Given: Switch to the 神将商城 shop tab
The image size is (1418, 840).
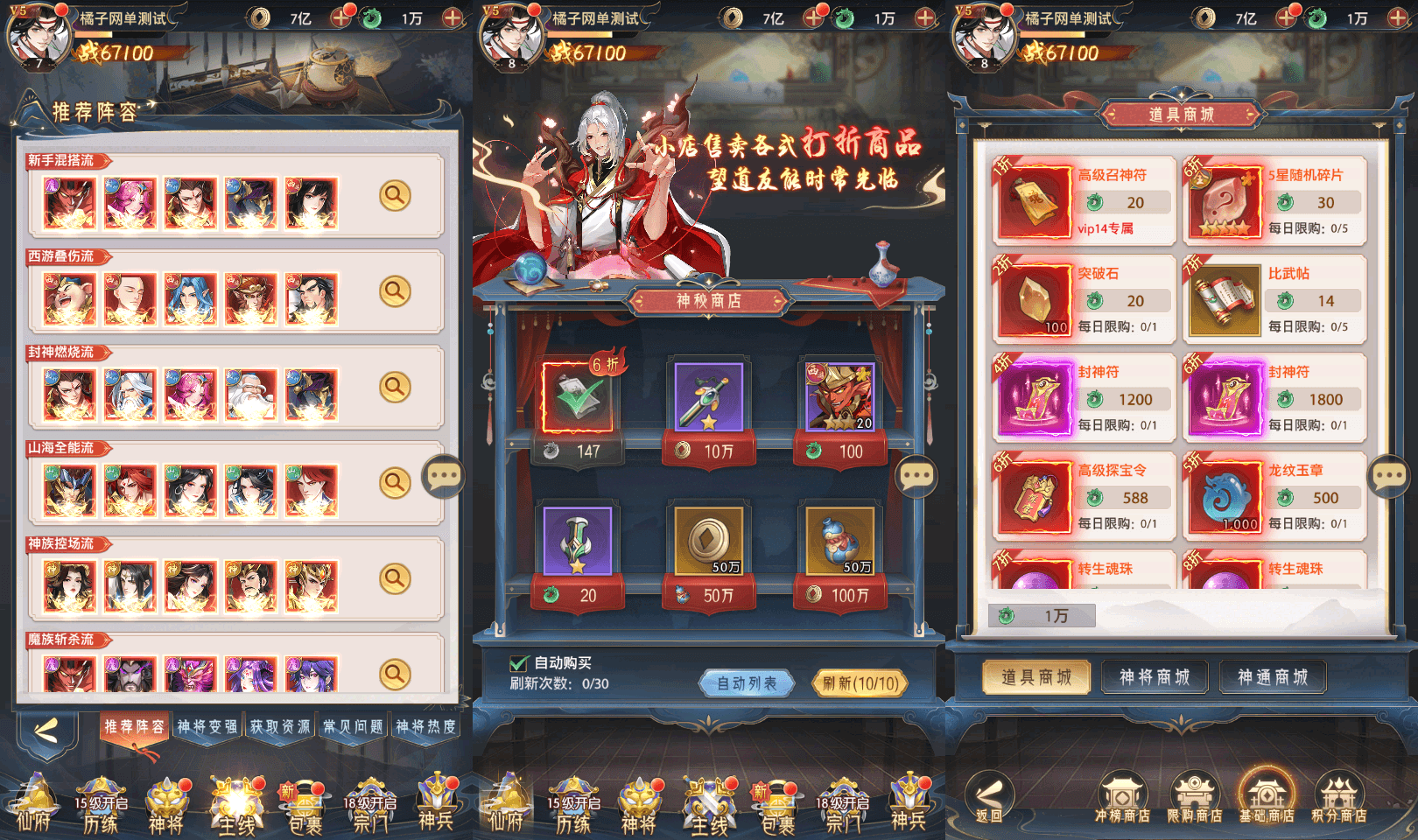Looking at the screenshot, I should pos(1155,676).
